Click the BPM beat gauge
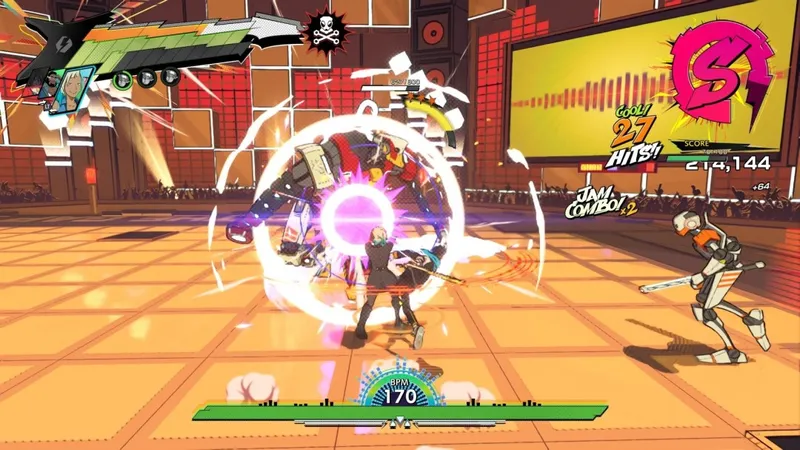800x450 pixels. [401, 389]
